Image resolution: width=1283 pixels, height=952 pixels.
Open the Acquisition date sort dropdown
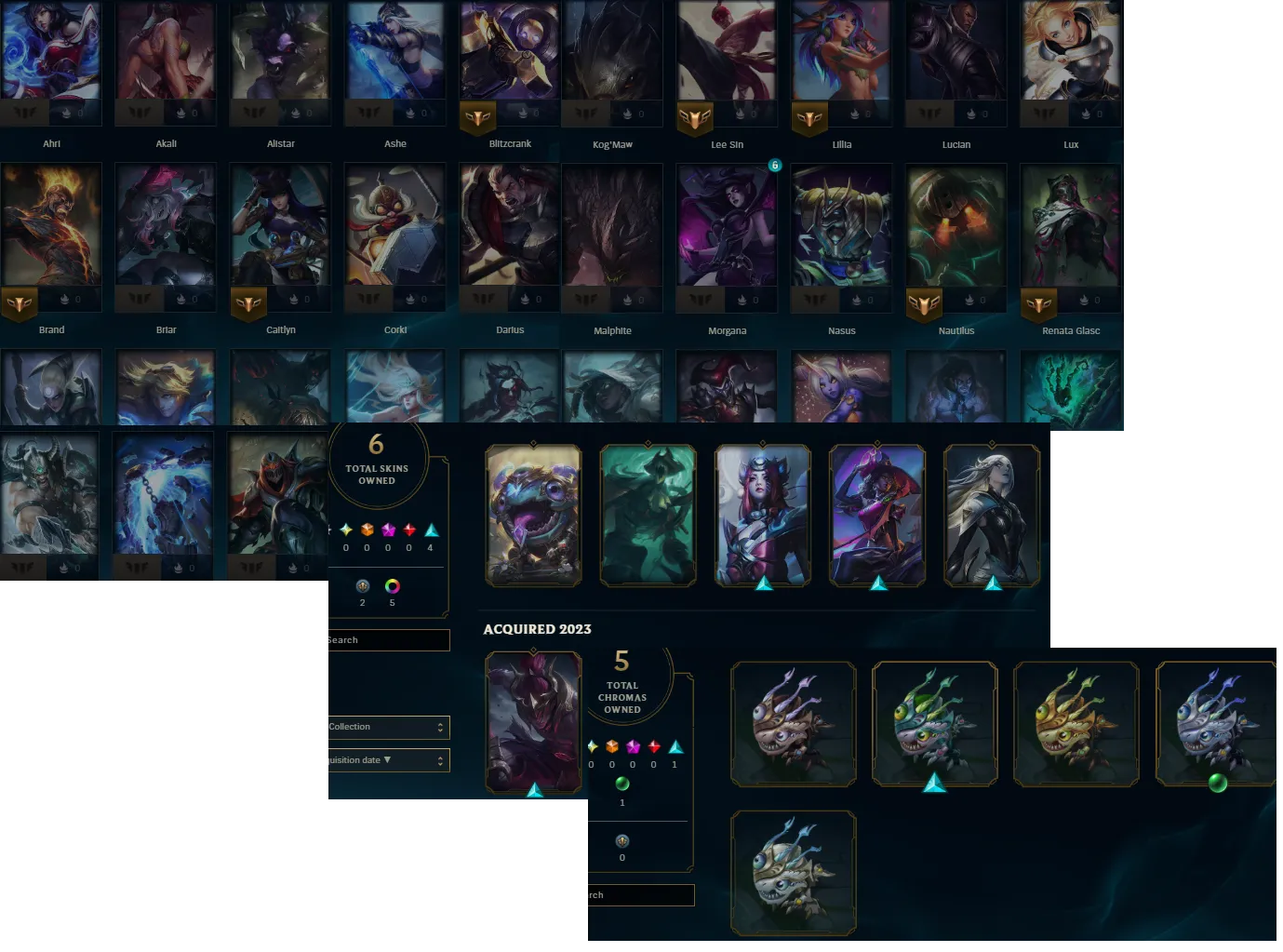[x=387, y=759]
